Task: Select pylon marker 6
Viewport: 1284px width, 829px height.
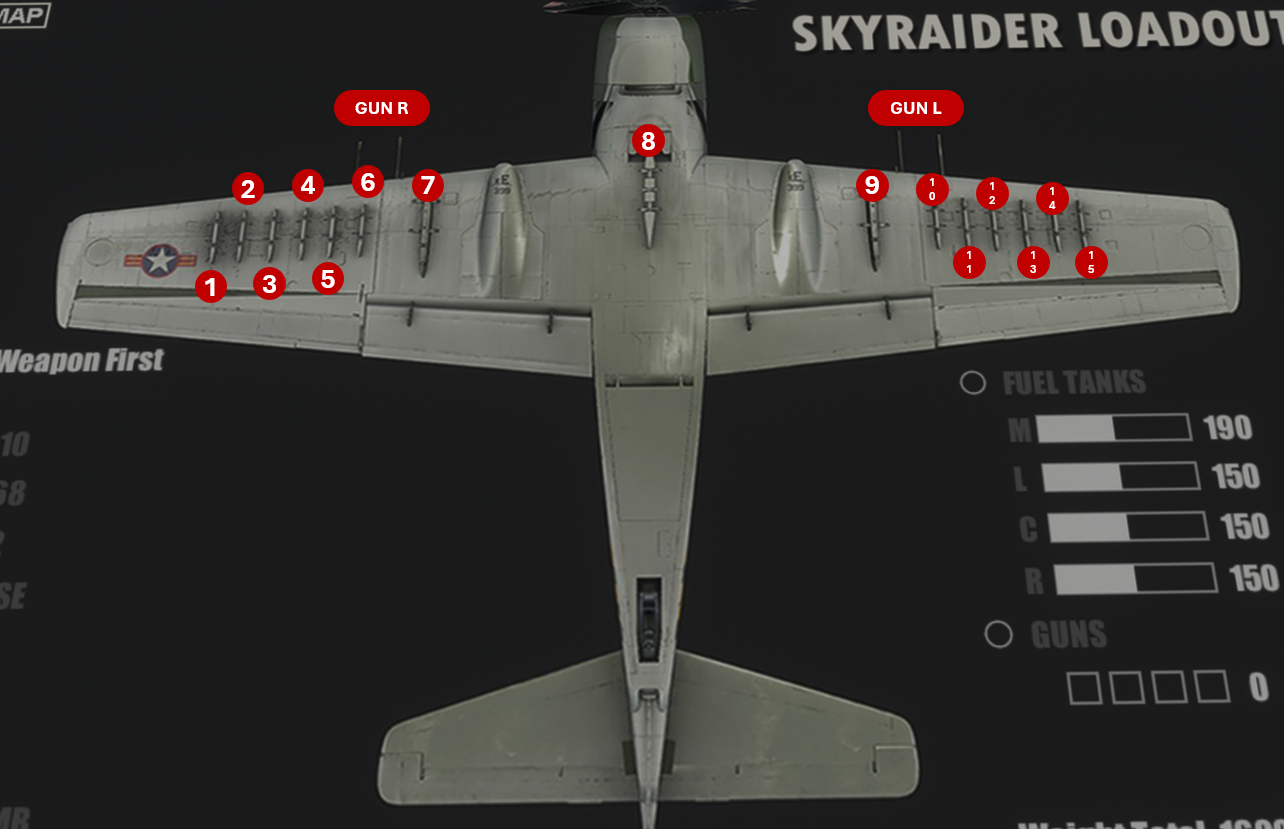Action: click(368, 182)
